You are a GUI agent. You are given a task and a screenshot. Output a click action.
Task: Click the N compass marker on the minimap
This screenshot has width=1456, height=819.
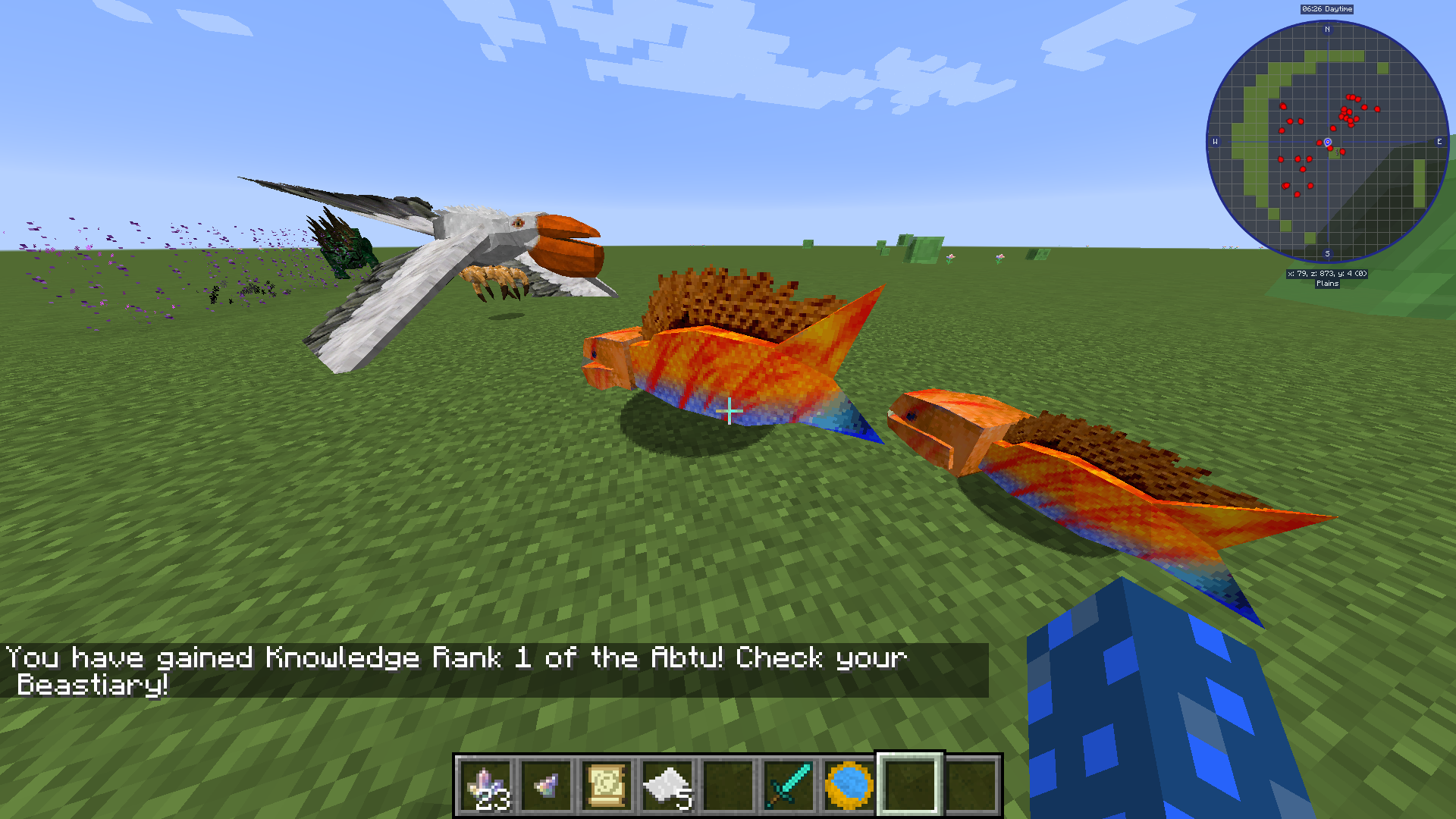tap(1329, 29)
